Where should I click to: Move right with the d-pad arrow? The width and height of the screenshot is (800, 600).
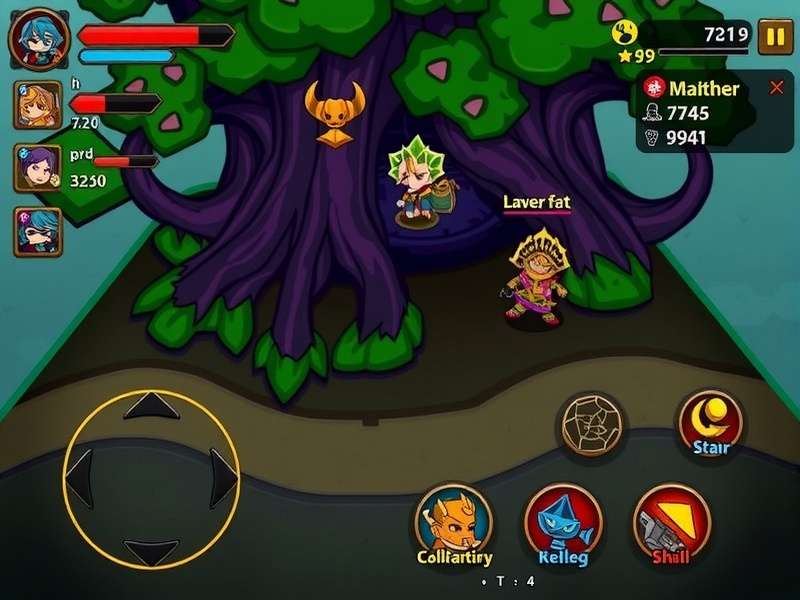[x=224, y=478]
